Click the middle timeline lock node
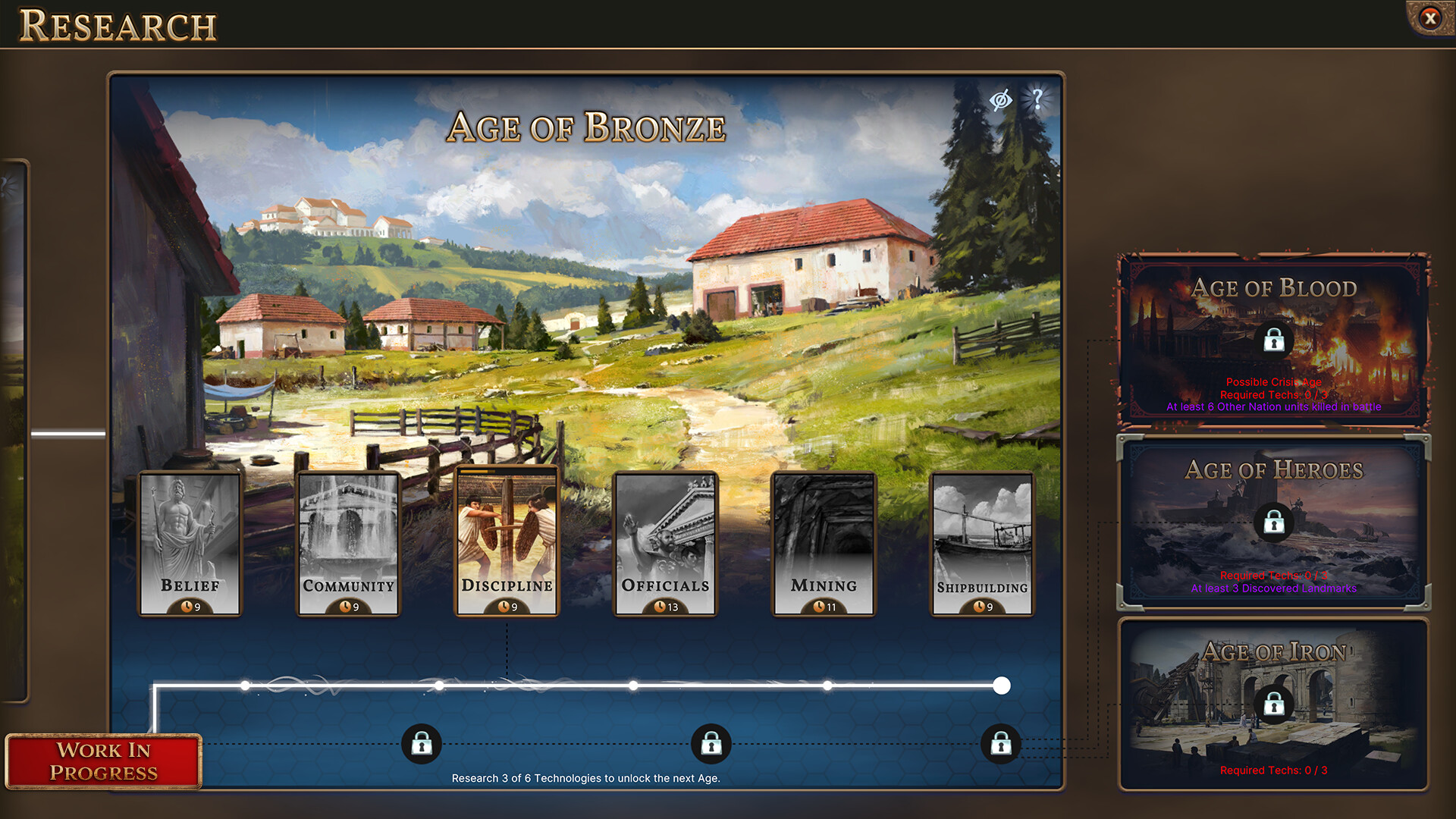The width and height of the screenshot is (1456, 819). 711,744
